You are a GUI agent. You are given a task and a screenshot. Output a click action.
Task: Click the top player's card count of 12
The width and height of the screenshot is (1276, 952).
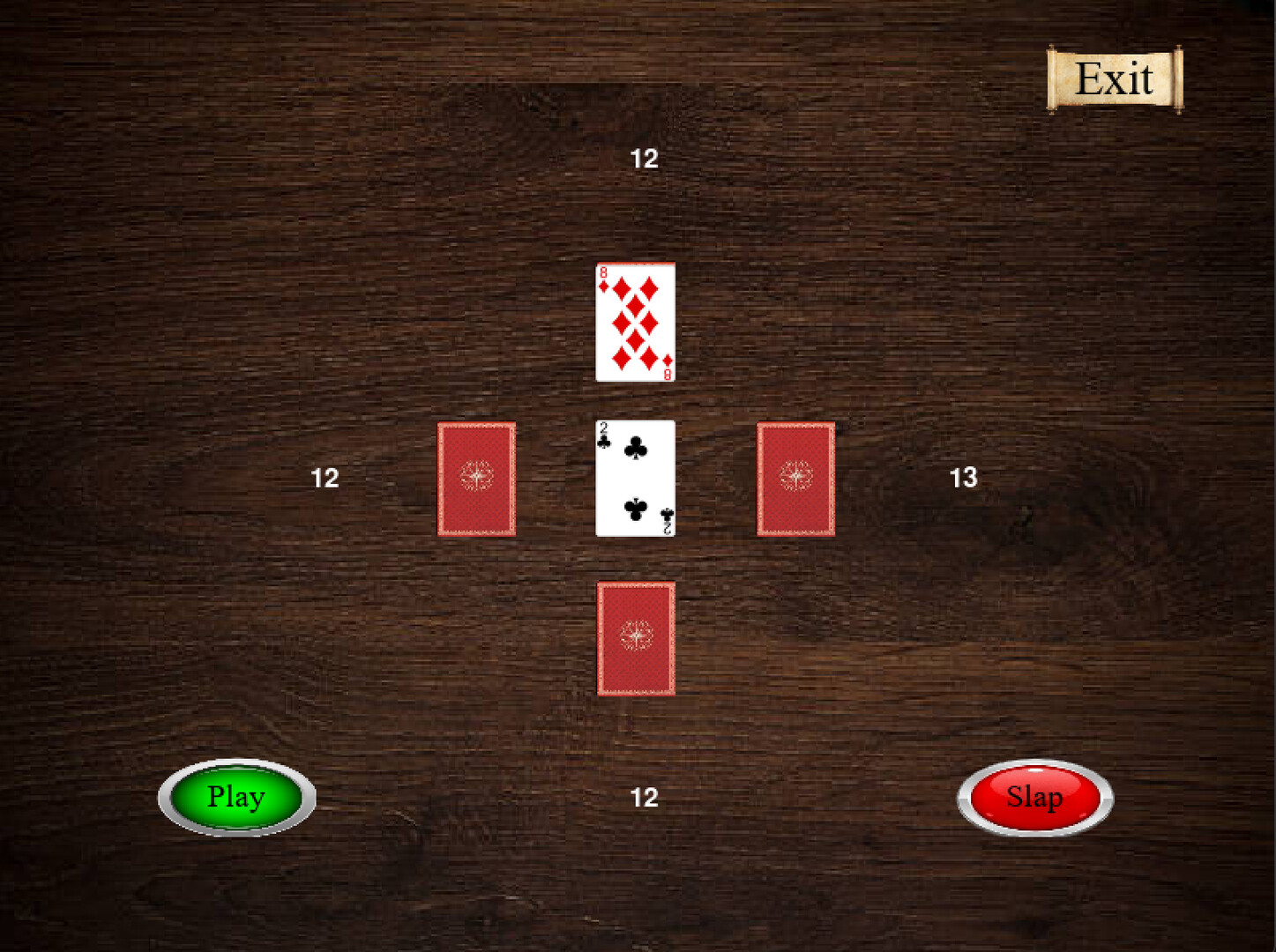(645, 159)
